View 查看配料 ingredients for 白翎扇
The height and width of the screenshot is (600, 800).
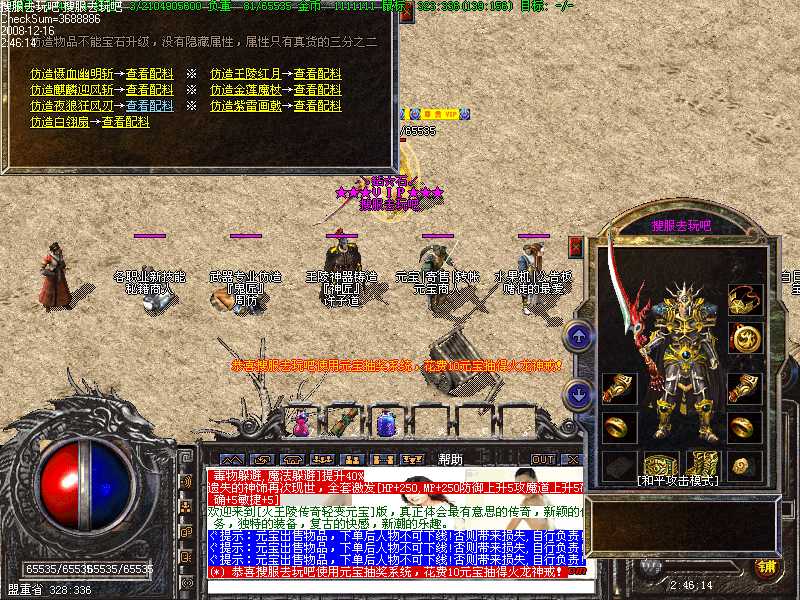tap(125, 122)
